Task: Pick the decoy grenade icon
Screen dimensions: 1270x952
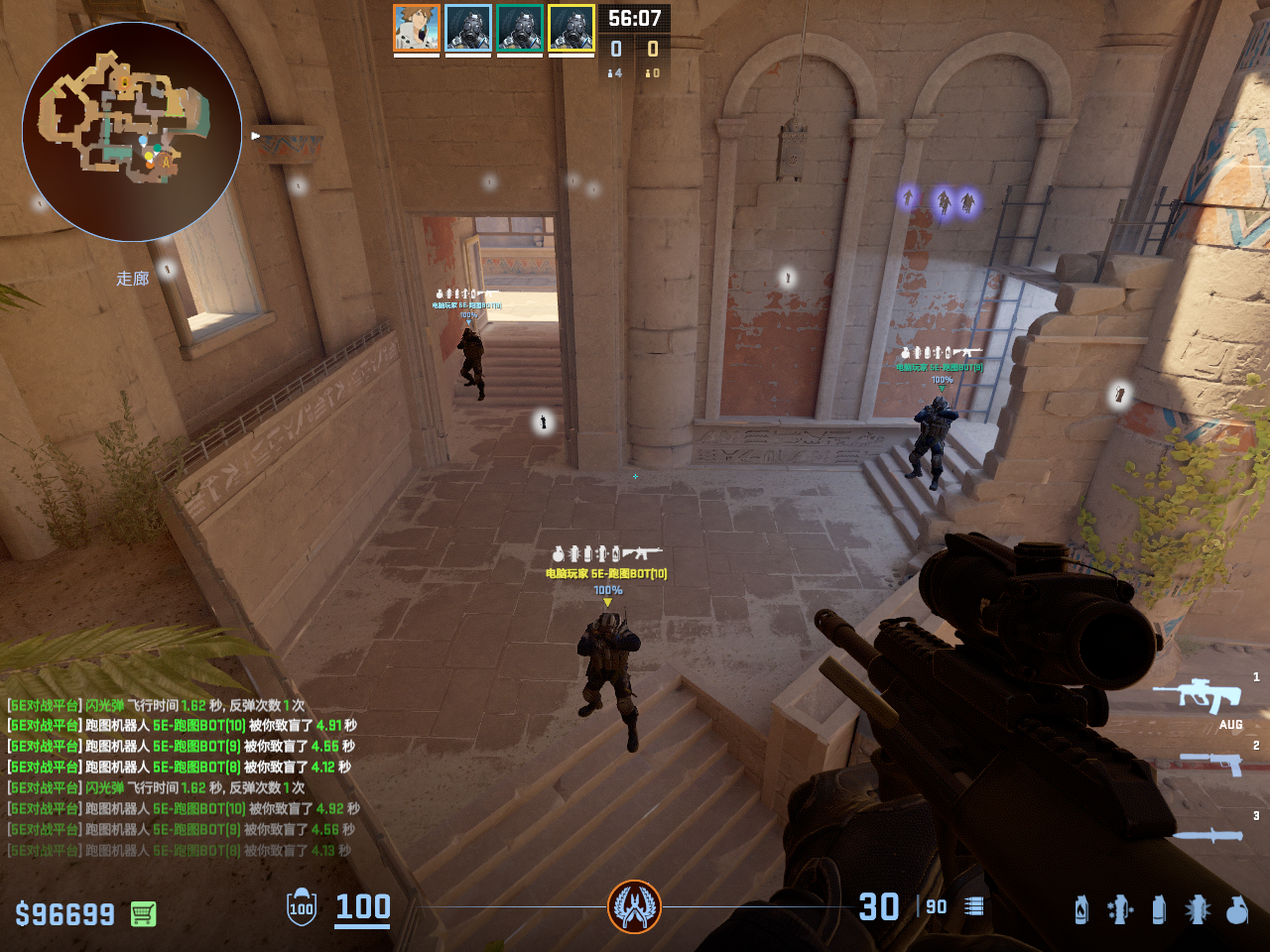Action: coord(1120,909)
